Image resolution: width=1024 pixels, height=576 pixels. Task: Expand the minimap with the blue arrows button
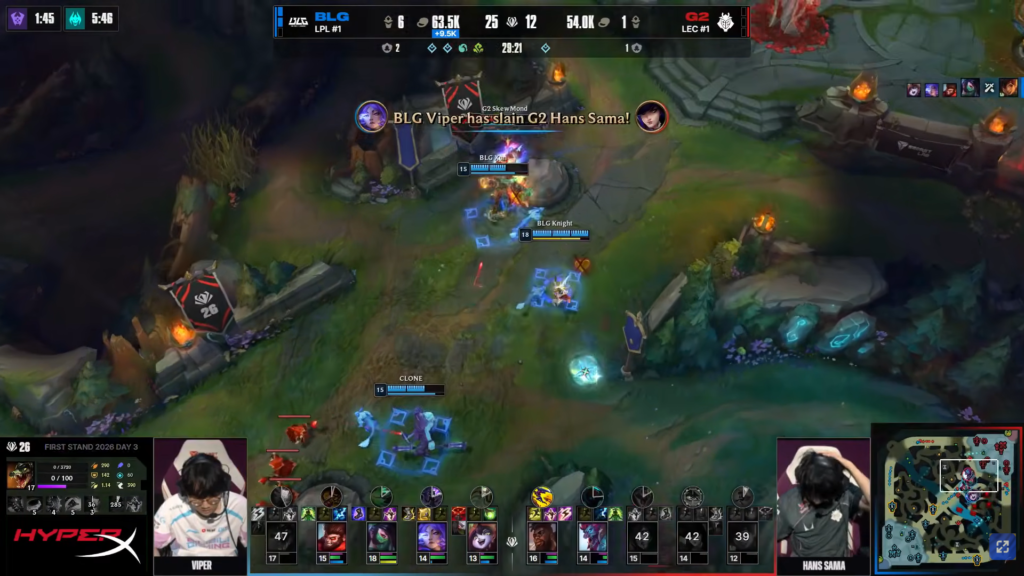tap(1001, 547)
